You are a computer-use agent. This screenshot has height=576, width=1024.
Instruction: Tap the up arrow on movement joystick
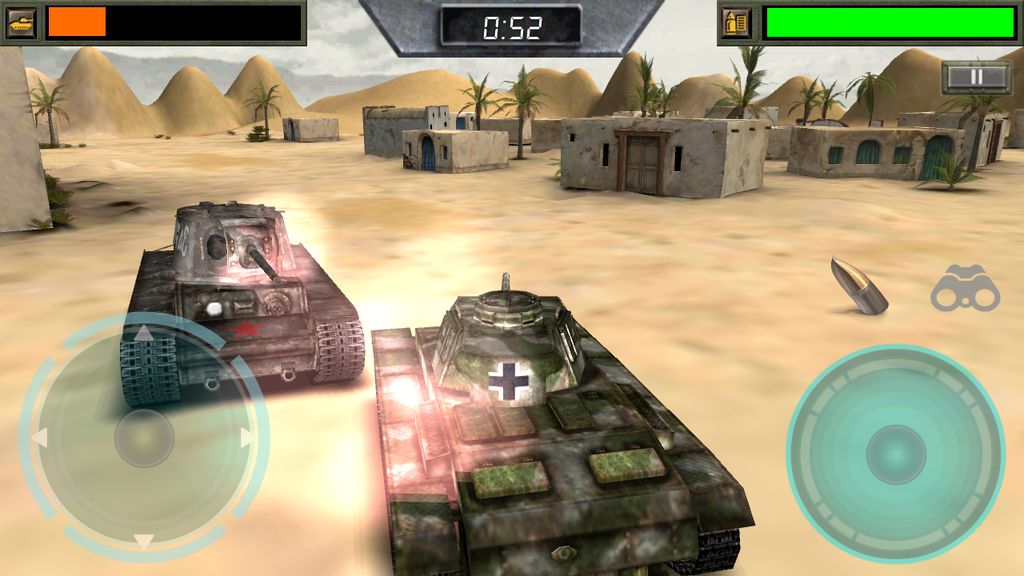point(144,334)
